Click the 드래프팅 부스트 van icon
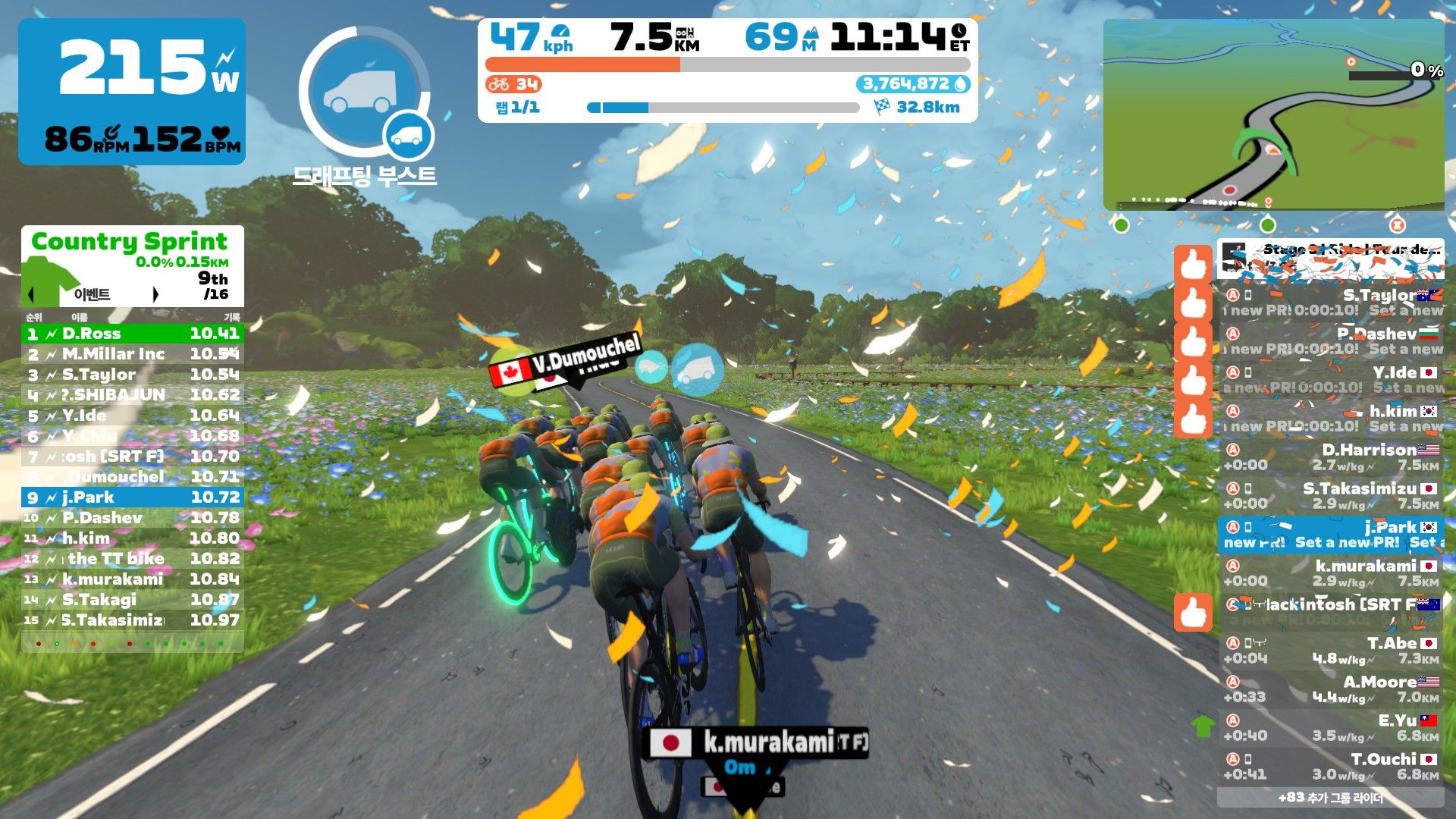Screen dimensions: 1456x819 coord(364,89)
